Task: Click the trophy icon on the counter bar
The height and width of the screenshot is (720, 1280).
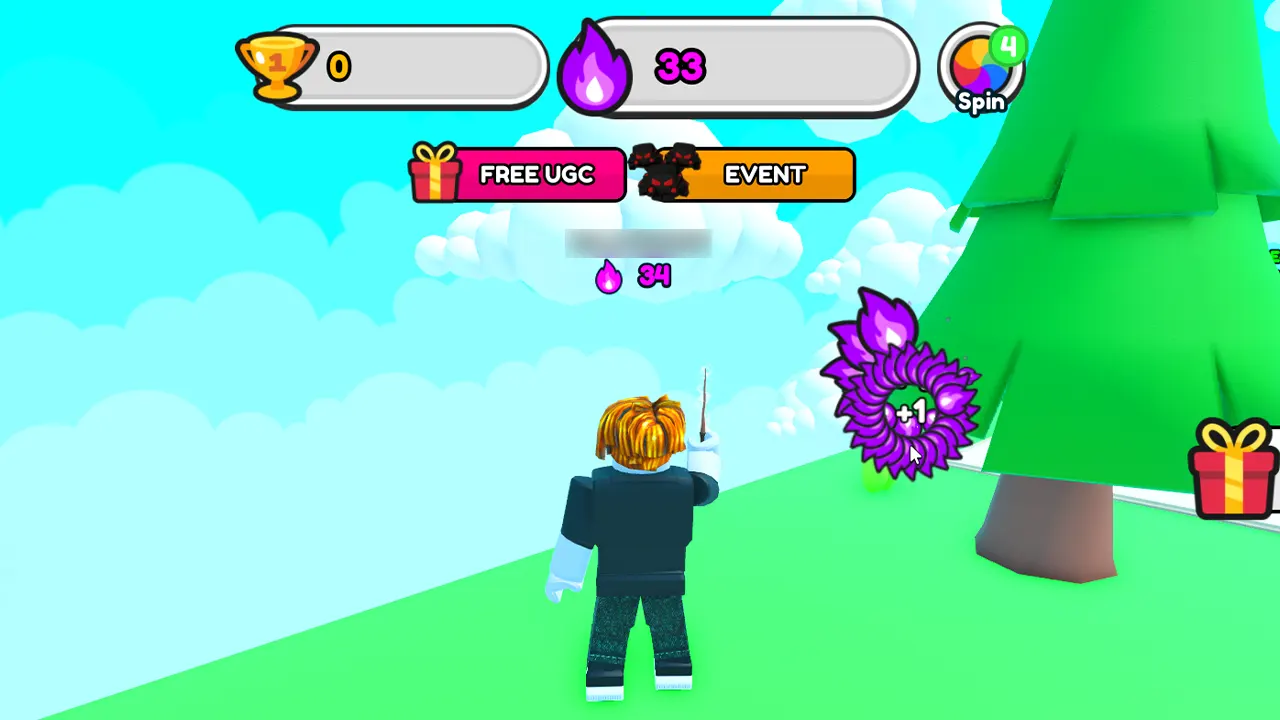Action: [x=277, y=66]
